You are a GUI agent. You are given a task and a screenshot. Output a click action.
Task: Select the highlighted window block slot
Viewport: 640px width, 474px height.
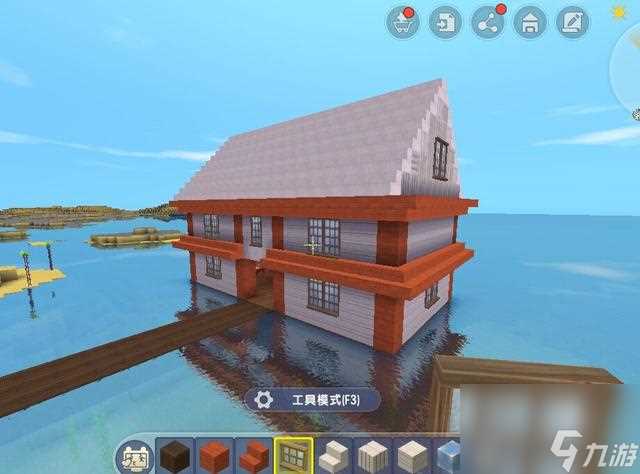click(x=294, y=456)
